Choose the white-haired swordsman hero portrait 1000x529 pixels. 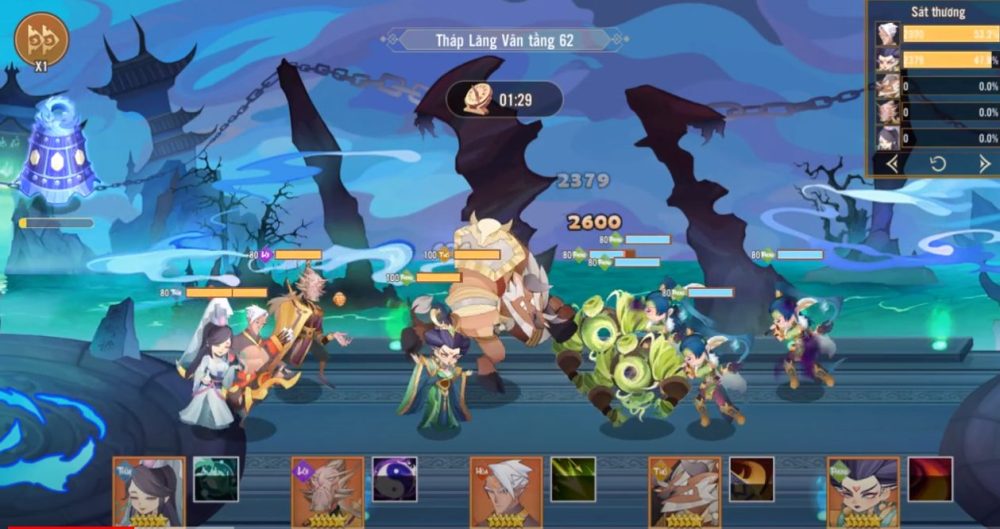[x=506, y=492]
